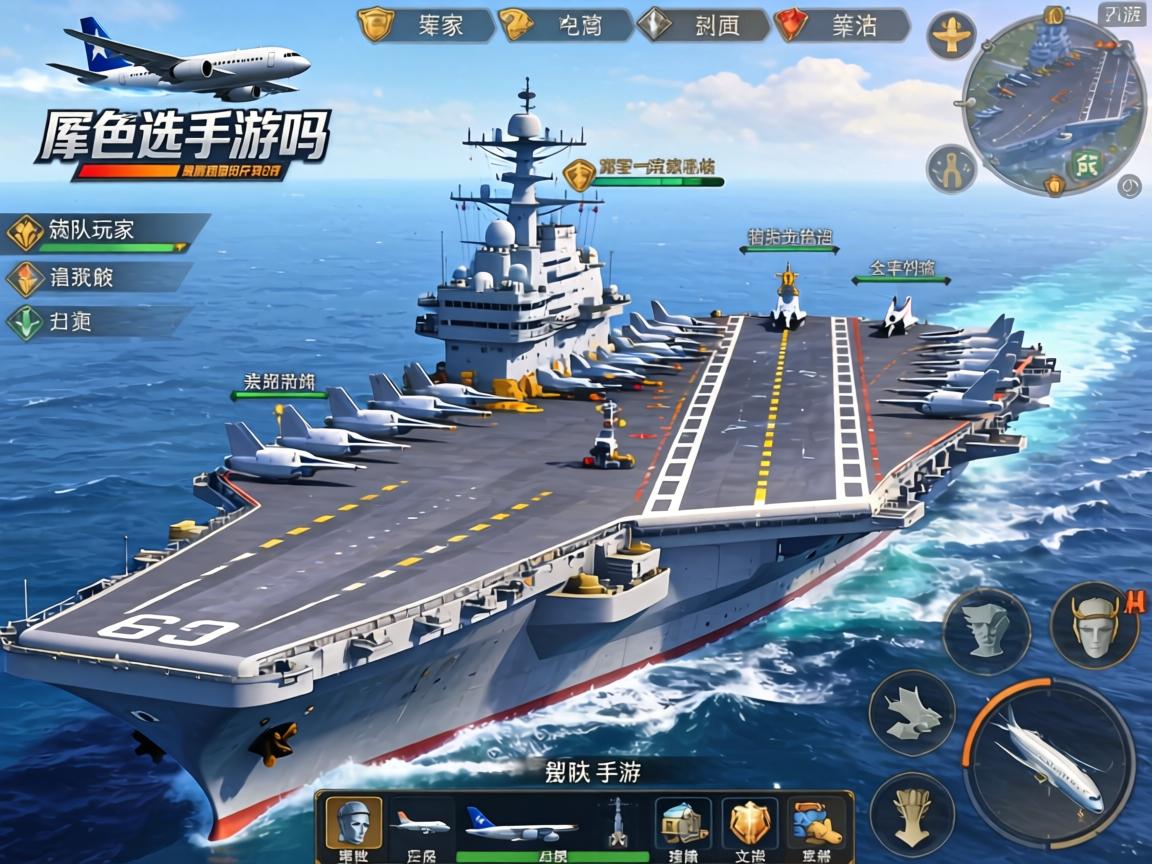The height and width of the screenshot is (864, 1152).
Task: Click the gold shield emblem slot in bottom bar
Action: click(x=749, y=823)
